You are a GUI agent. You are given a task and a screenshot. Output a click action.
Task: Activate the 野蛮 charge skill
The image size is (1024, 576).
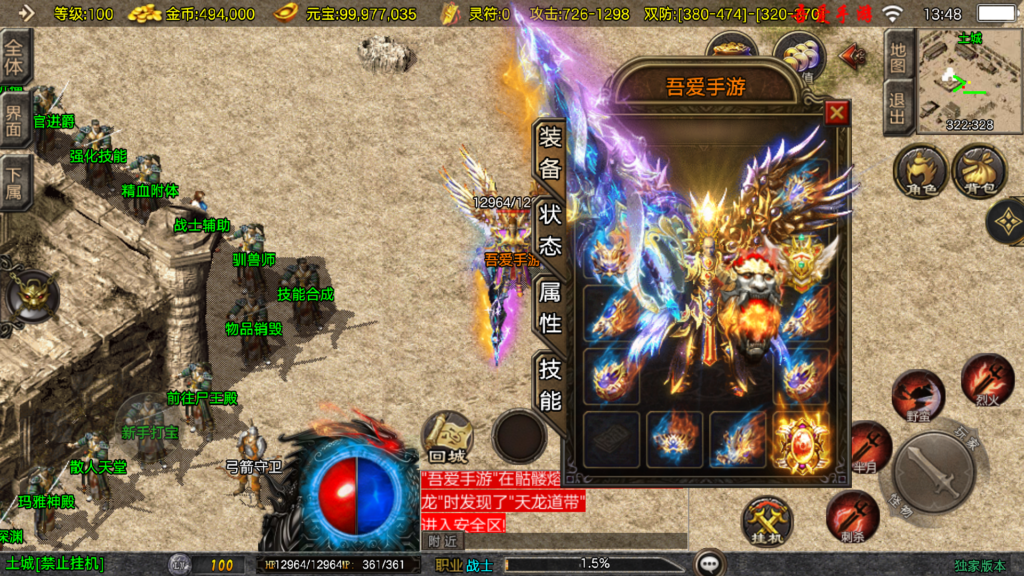(917, 395)
